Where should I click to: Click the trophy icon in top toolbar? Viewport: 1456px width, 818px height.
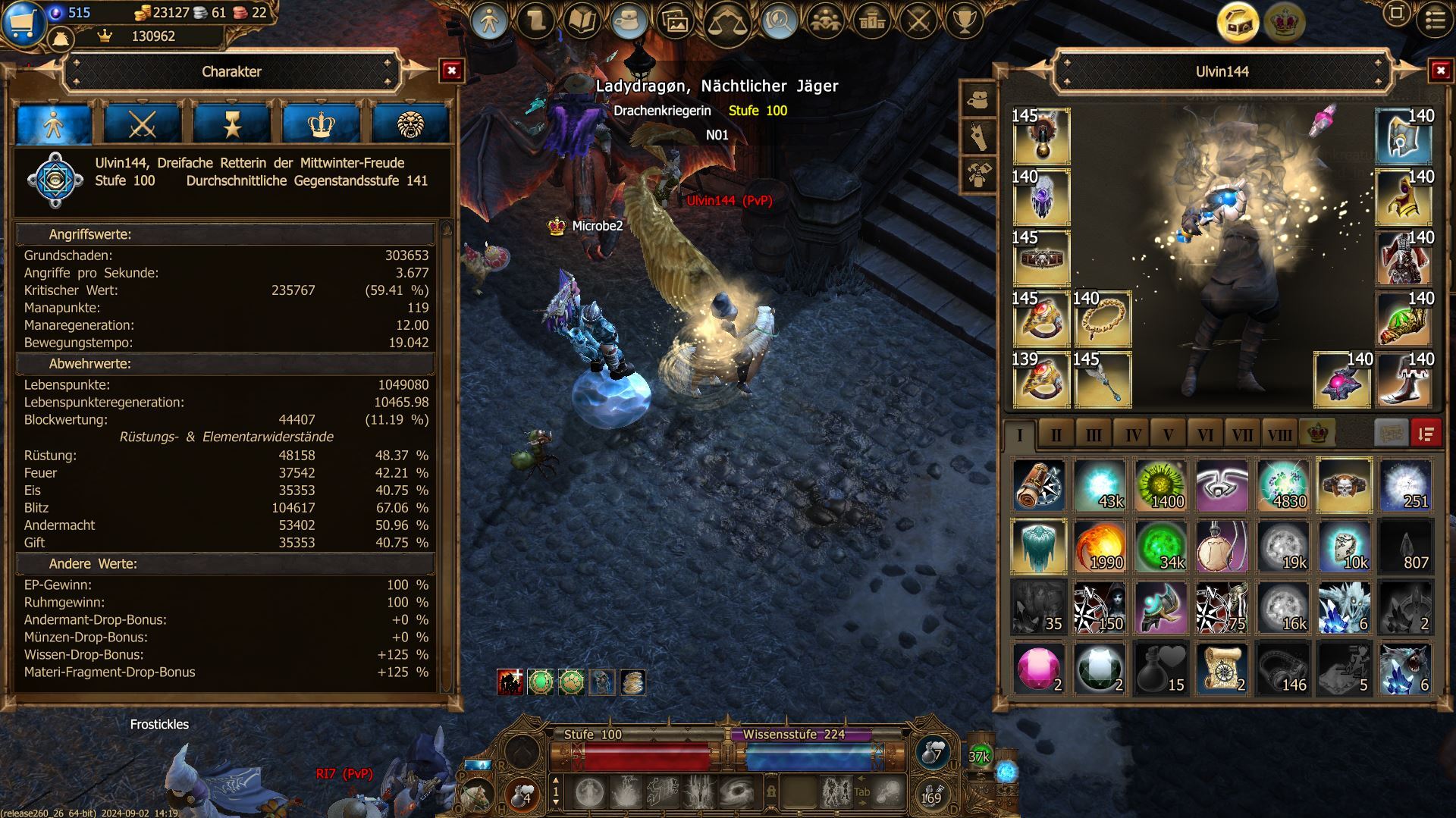click(964, 21)
